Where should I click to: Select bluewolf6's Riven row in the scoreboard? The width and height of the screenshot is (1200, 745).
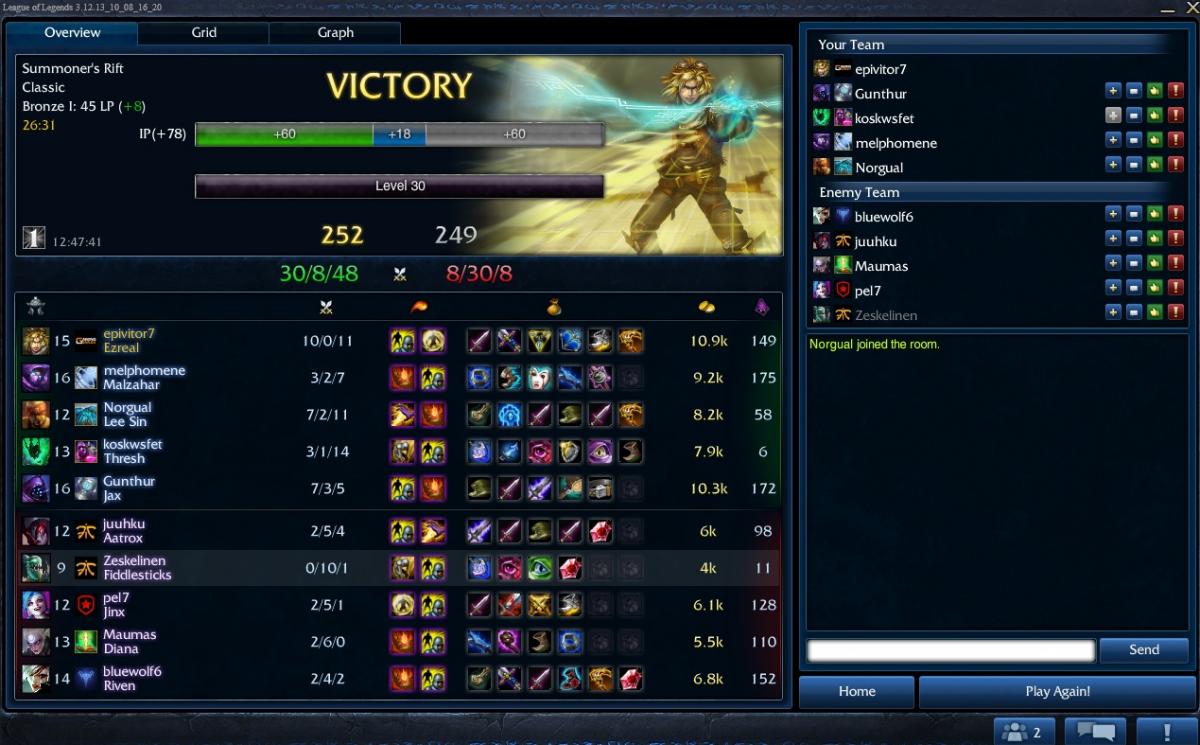pyautogui.click(x=400, y=678)
